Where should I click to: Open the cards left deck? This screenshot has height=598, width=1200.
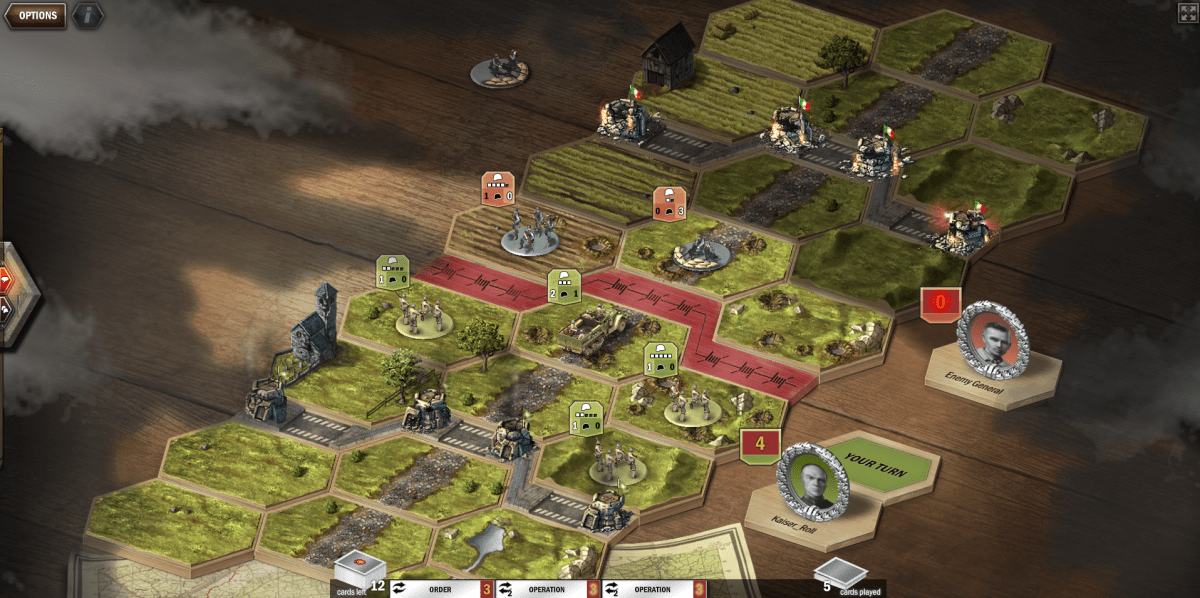[x=359, y=570]
